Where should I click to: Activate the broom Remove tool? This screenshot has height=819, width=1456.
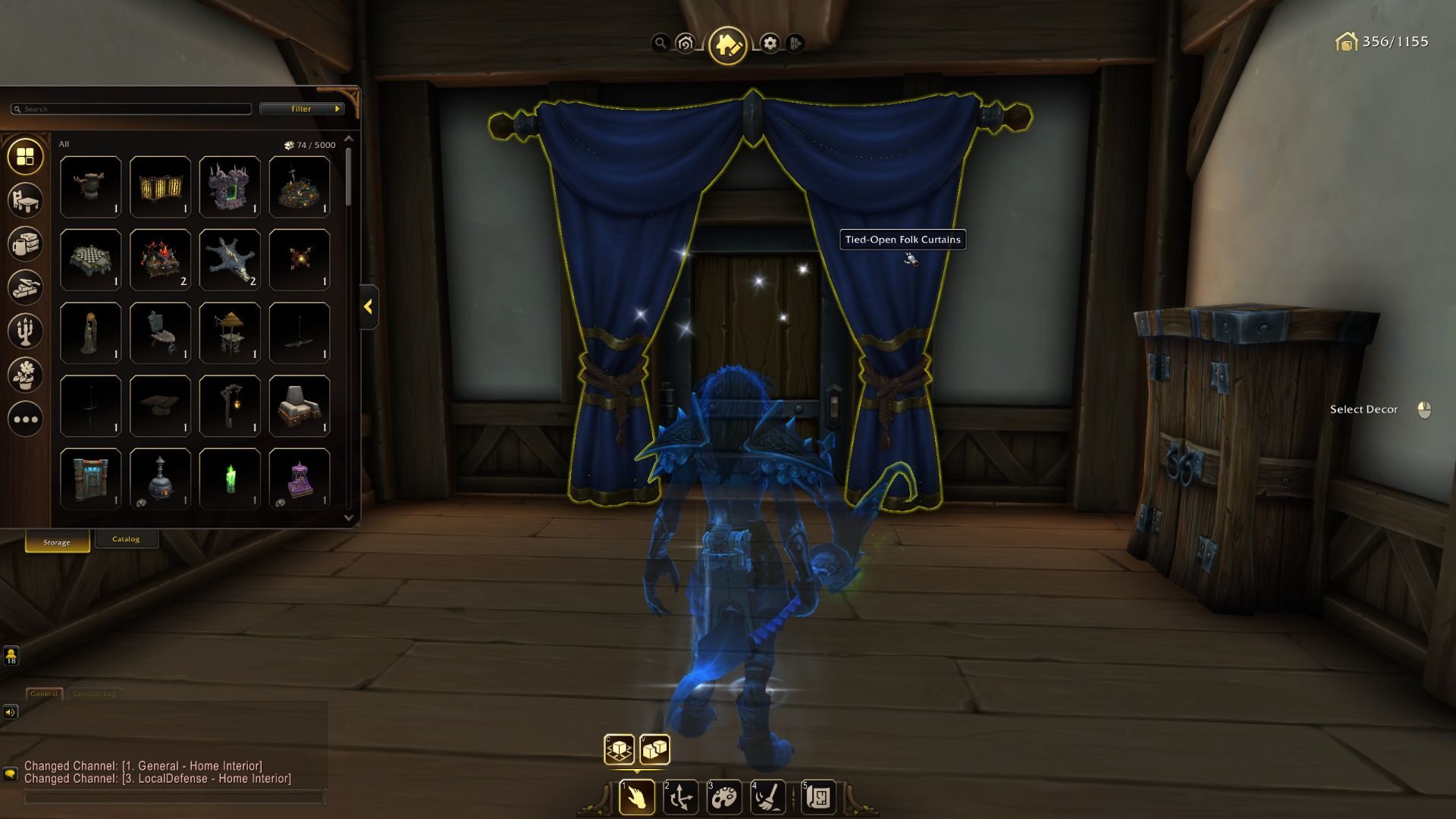769,797
